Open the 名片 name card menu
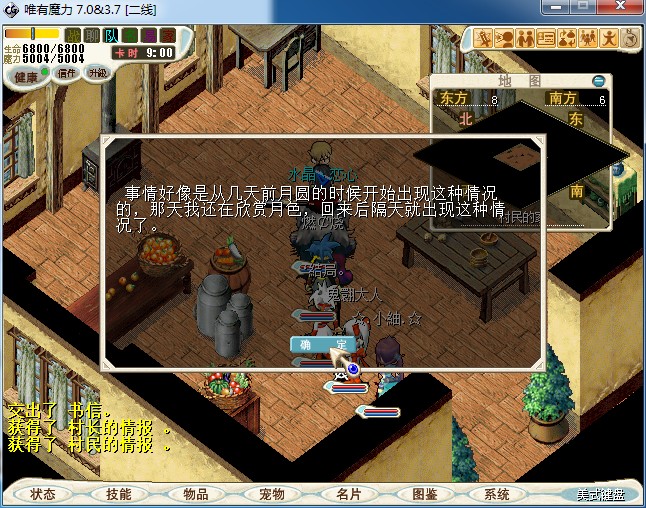The height and width of the screenshot is (508, 646). [347, 494]
